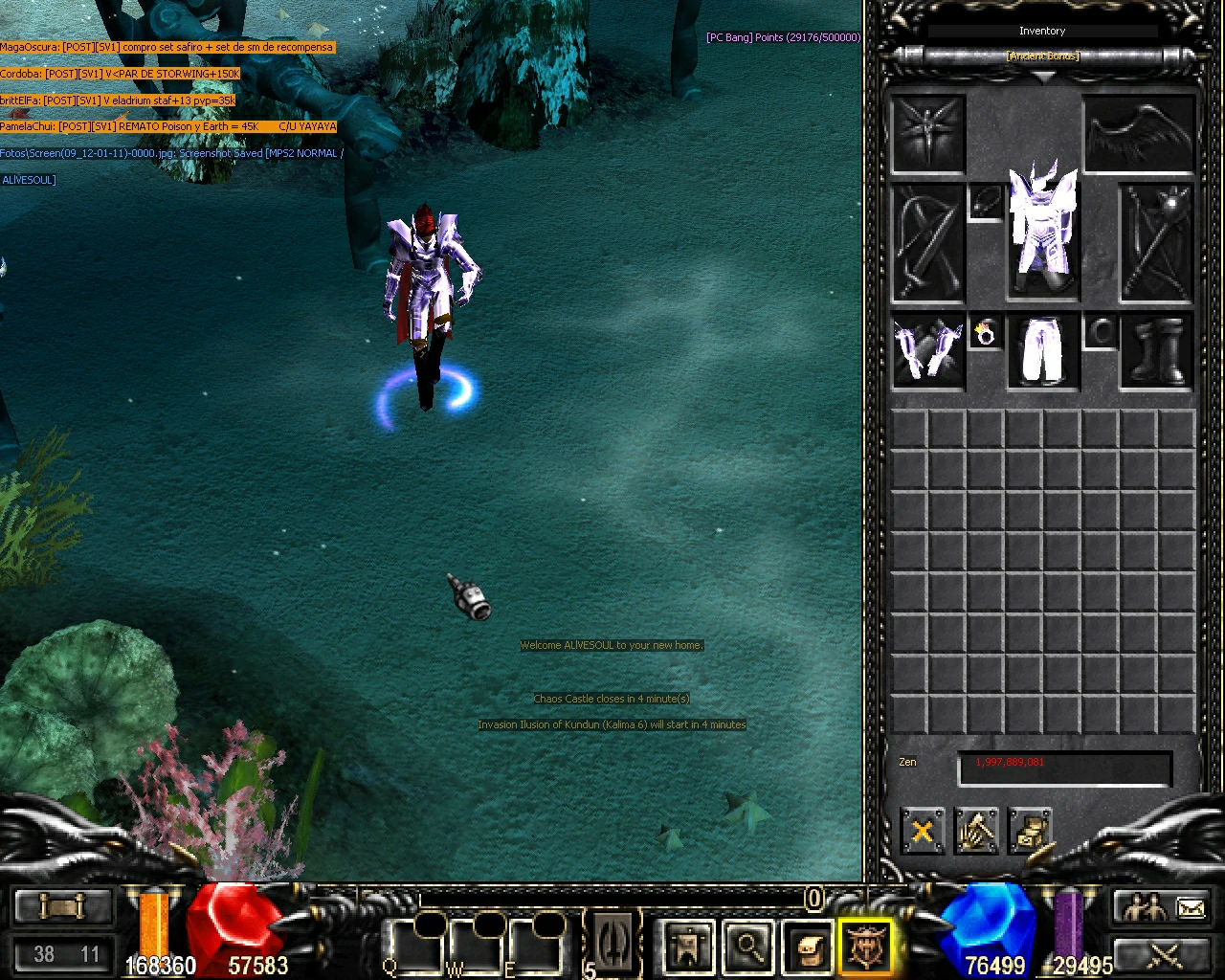The width and height of the screenshot is (1225, 980).
Task: Select the magnifying glass search icon
Action: [748, 946]
